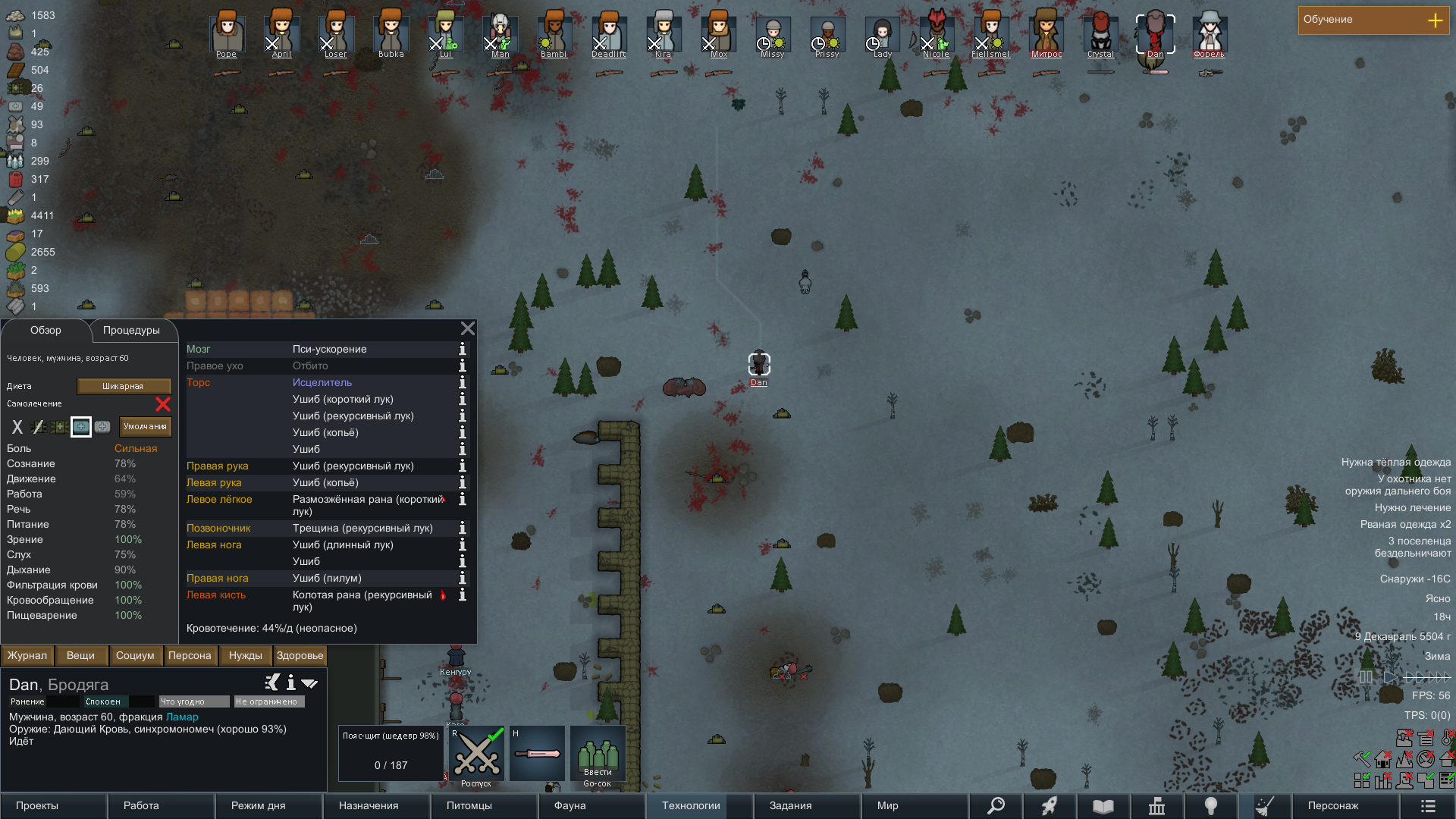Viewport: 1456px width, 819px height.
Task: Toggle the Самолечение self-tend red cross
Action: [x=162, y=404]
